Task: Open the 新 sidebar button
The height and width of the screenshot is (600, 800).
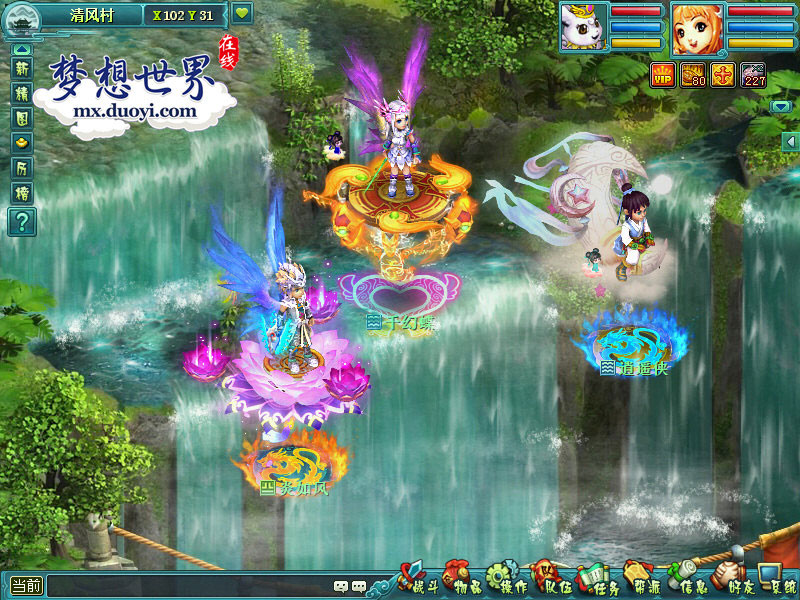Action: [x=22, y=68]
